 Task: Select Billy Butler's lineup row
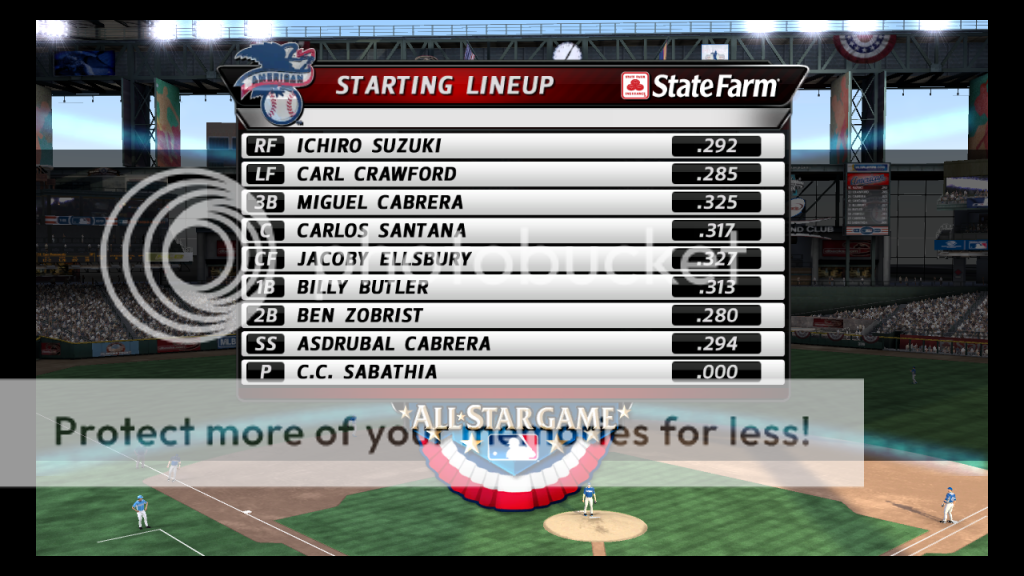click(x=362, y=287)
